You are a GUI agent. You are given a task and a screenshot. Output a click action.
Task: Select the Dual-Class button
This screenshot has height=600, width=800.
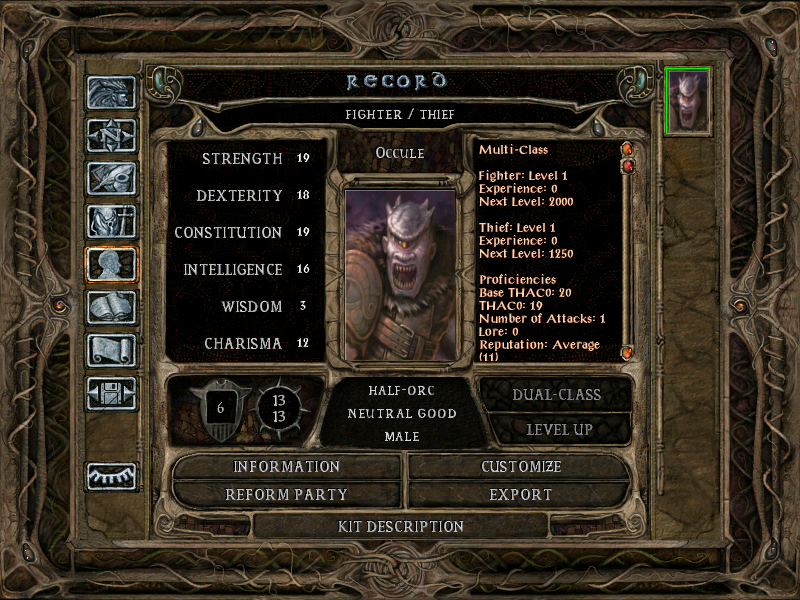pos(557,394)
